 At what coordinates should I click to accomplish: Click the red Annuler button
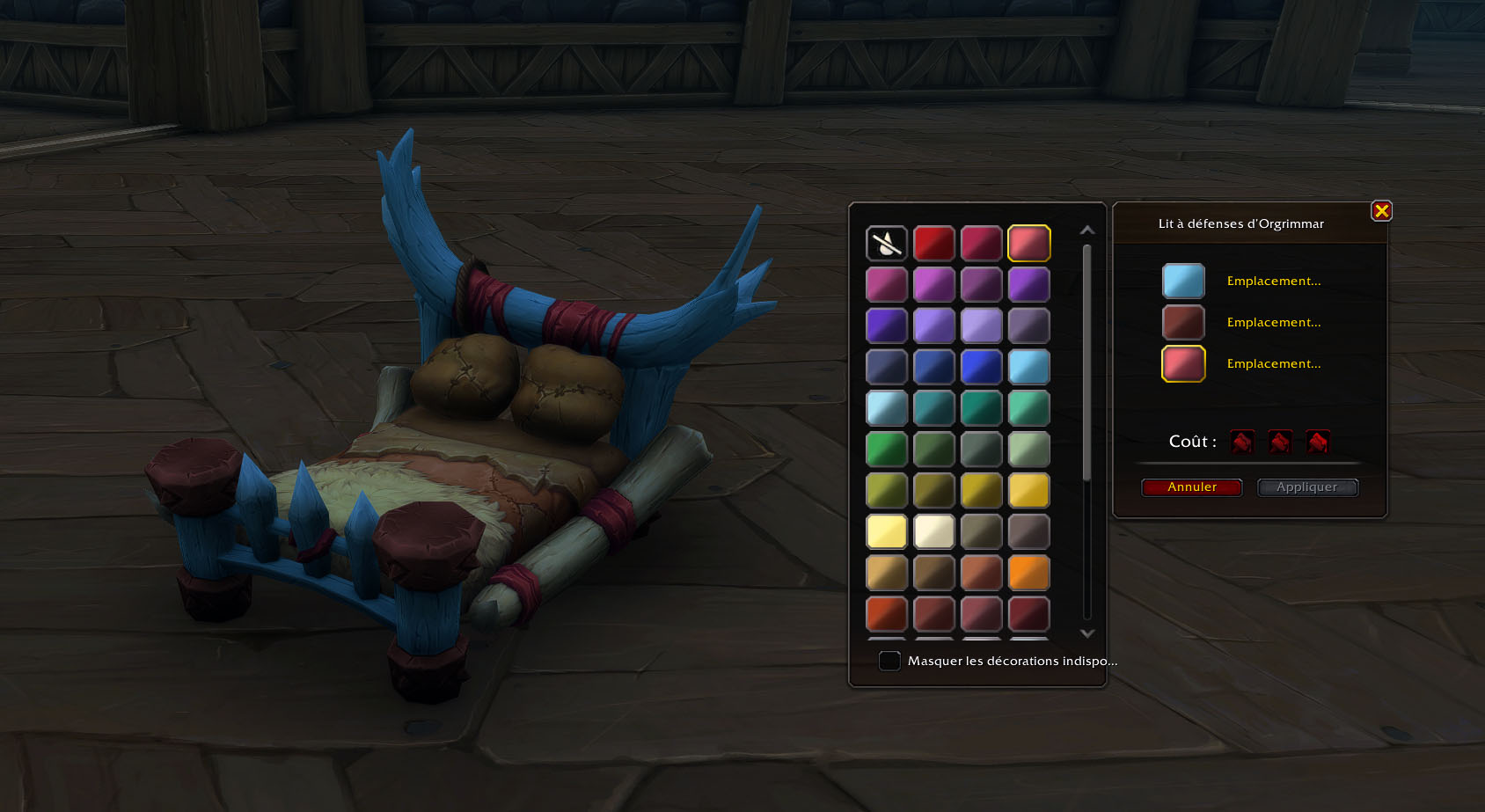tap(1191, 487)
